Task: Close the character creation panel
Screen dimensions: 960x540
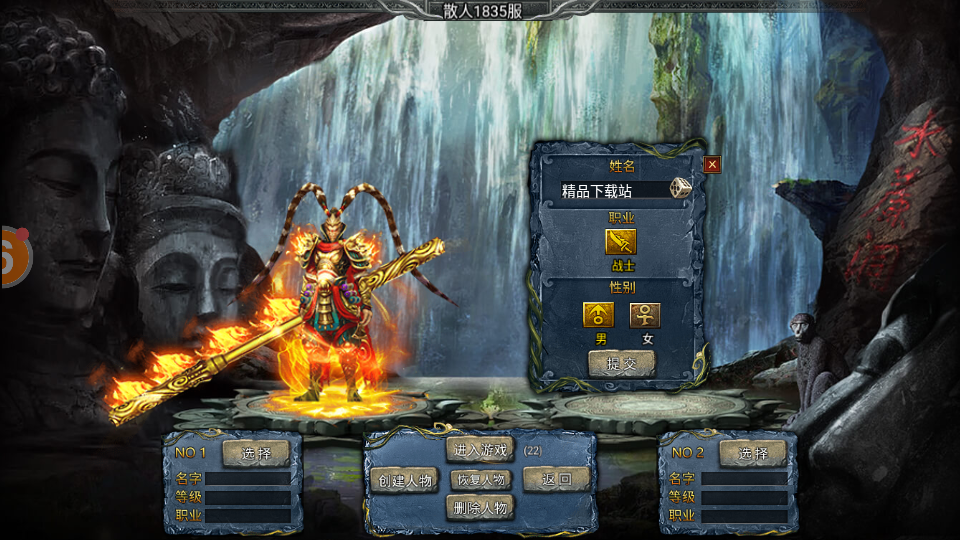Action: tap(712, 164)
